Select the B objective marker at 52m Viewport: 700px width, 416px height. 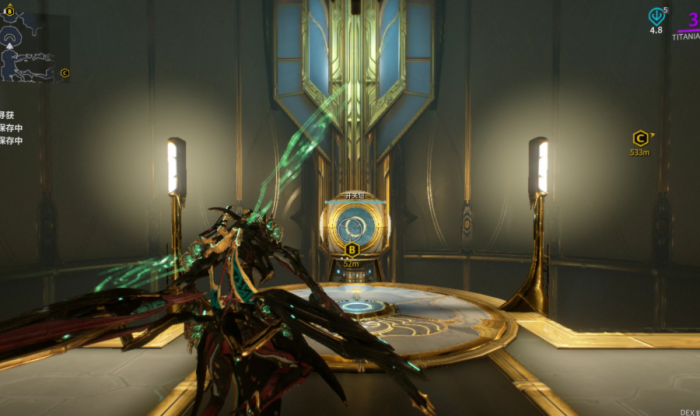pyautogui.click(x=351, y=249)
